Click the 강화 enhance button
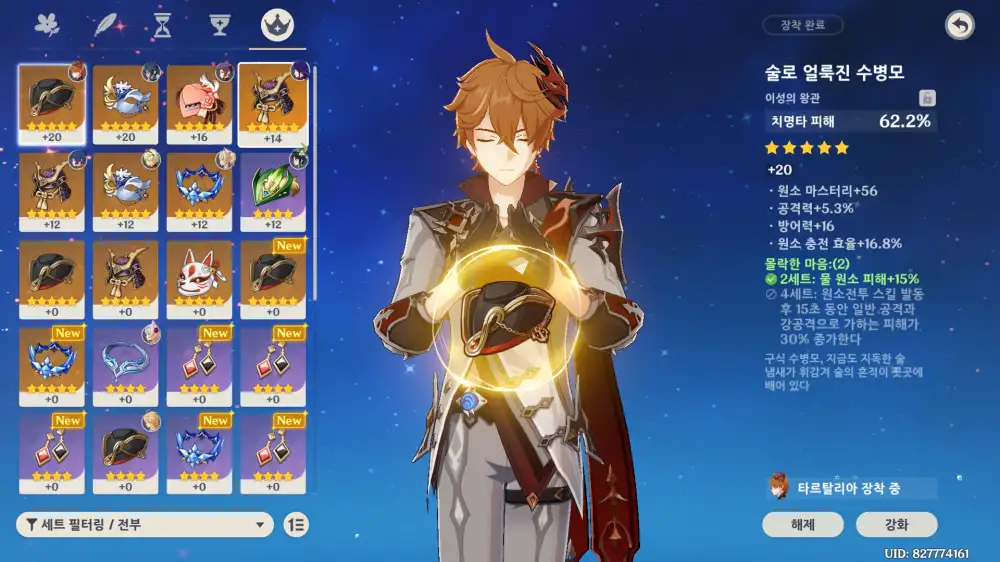 (x=896, y=524)
